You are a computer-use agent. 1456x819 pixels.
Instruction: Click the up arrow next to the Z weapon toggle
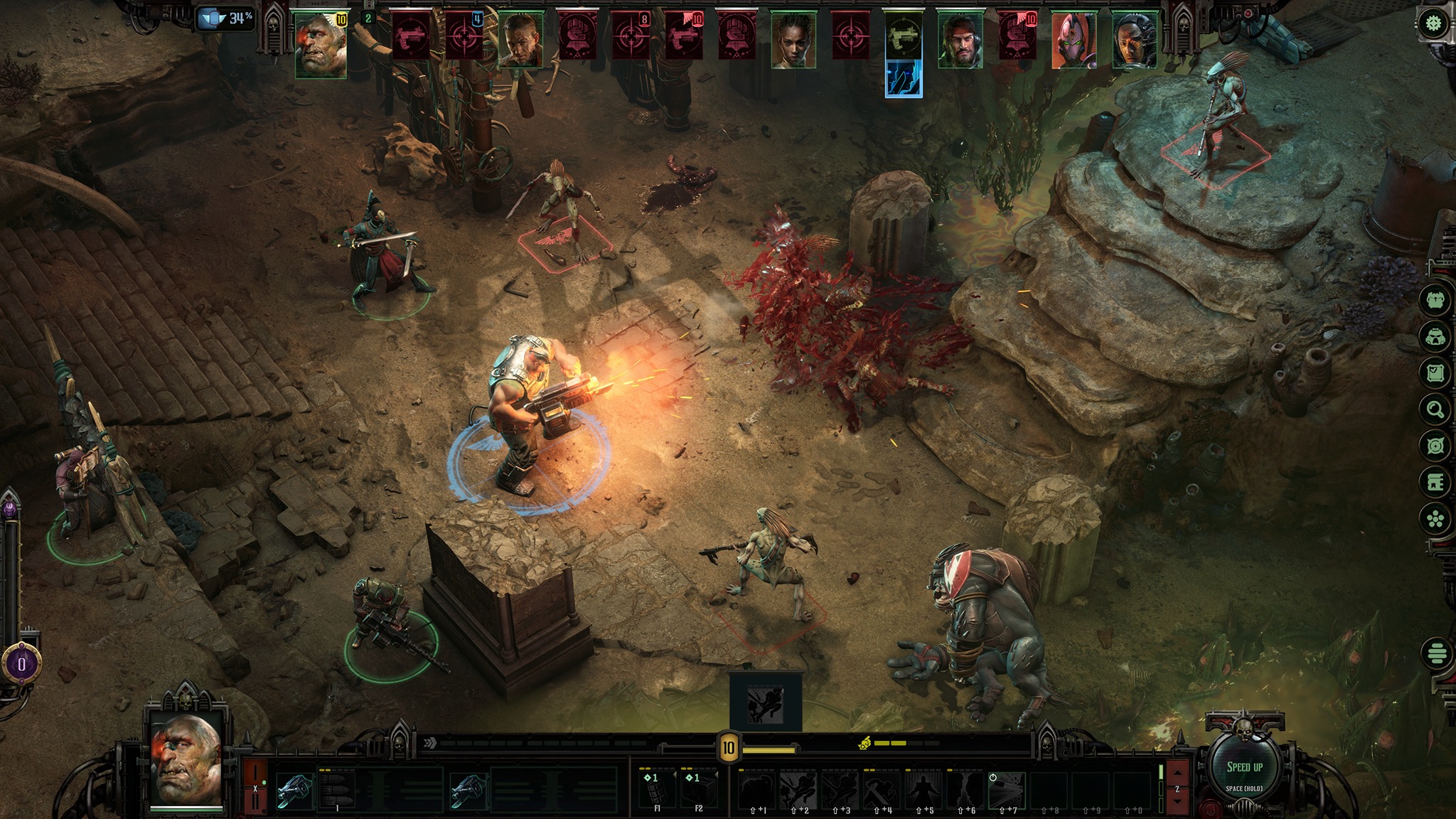pyautogui.click(x=1177, y=772)
